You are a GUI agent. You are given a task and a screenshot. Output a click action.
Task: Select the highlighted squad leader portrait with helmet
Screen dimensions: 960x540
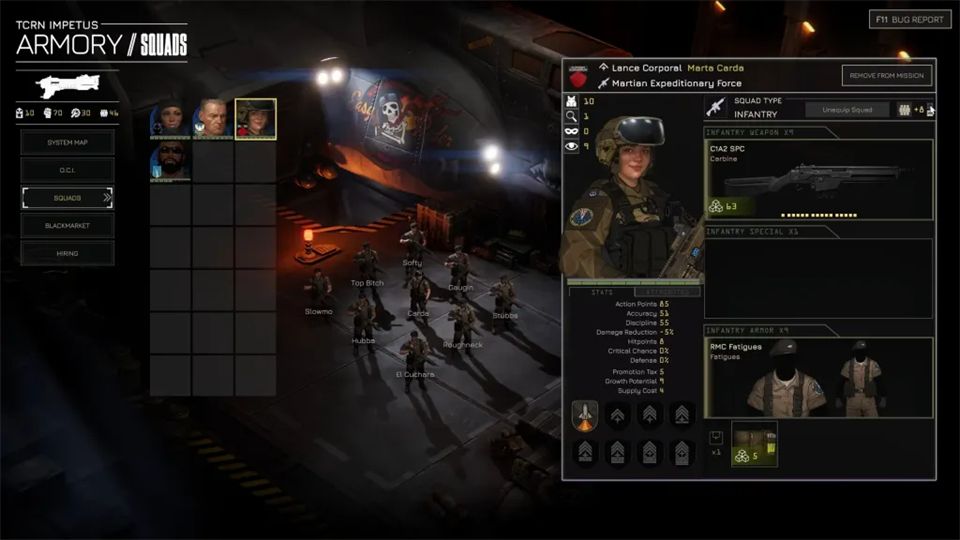[255, 119]
